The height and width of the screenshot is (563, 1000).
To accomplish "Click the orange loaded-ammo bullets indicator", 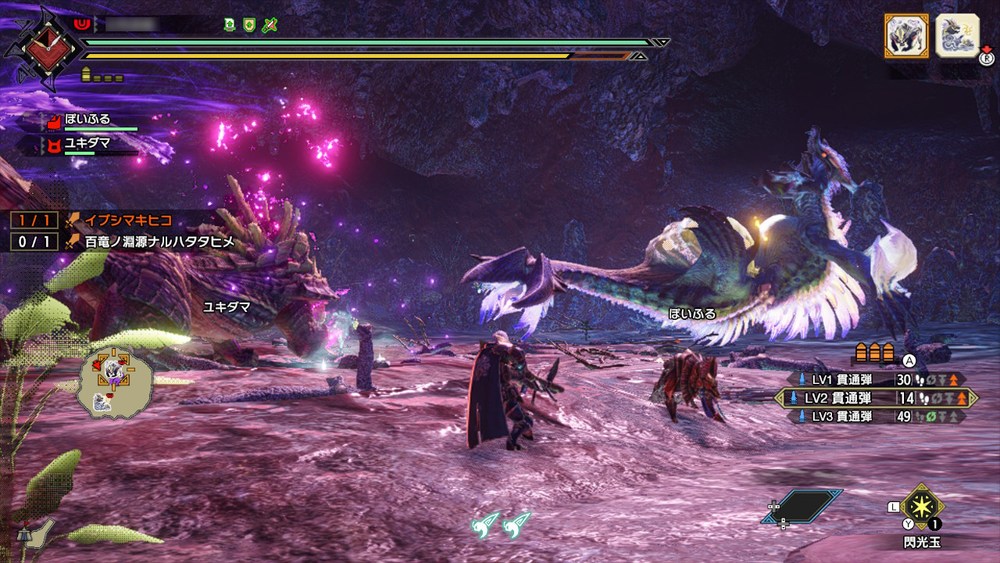I will 872,354.
